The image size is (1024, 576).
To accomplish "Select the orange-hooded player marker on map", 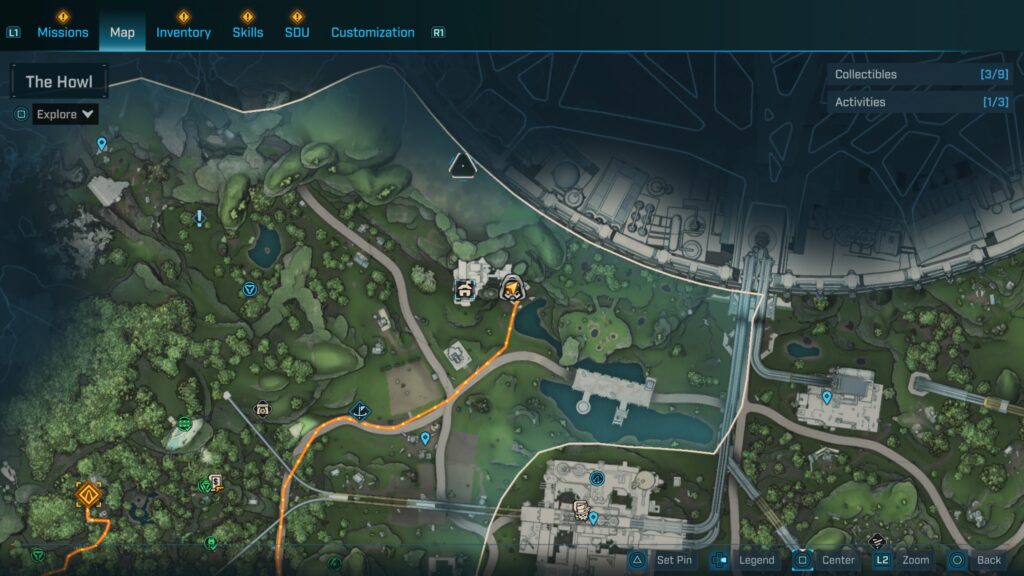I will 513,288.
